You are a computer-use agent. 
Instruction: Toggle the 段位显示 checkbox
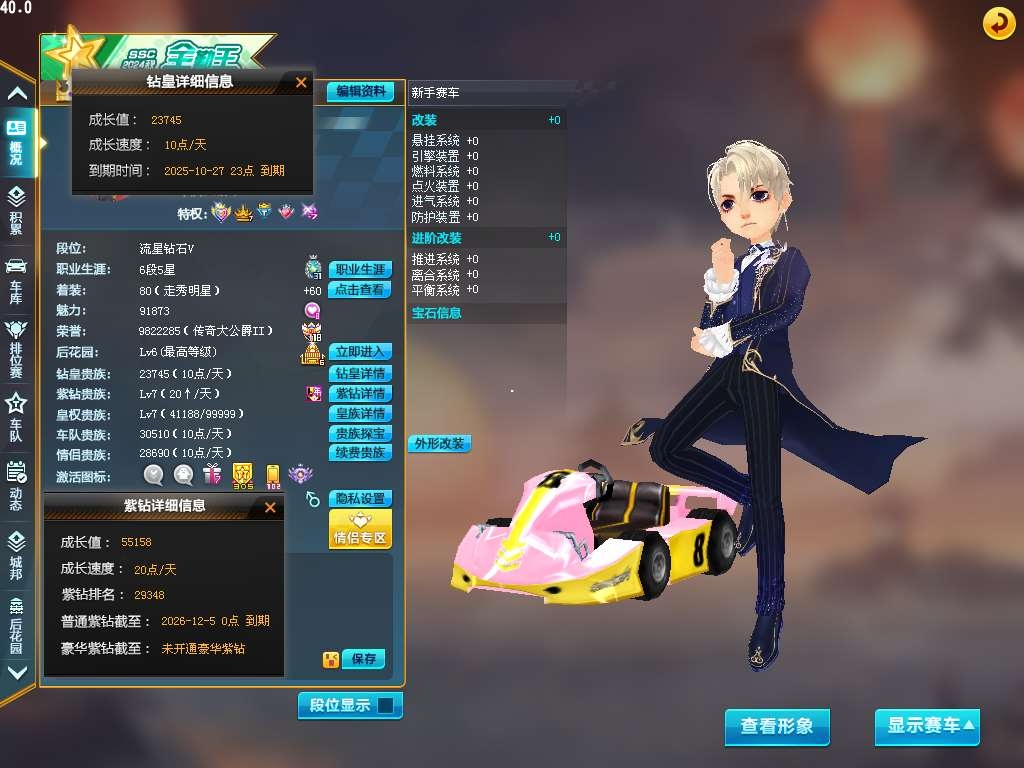coord(386,705)
